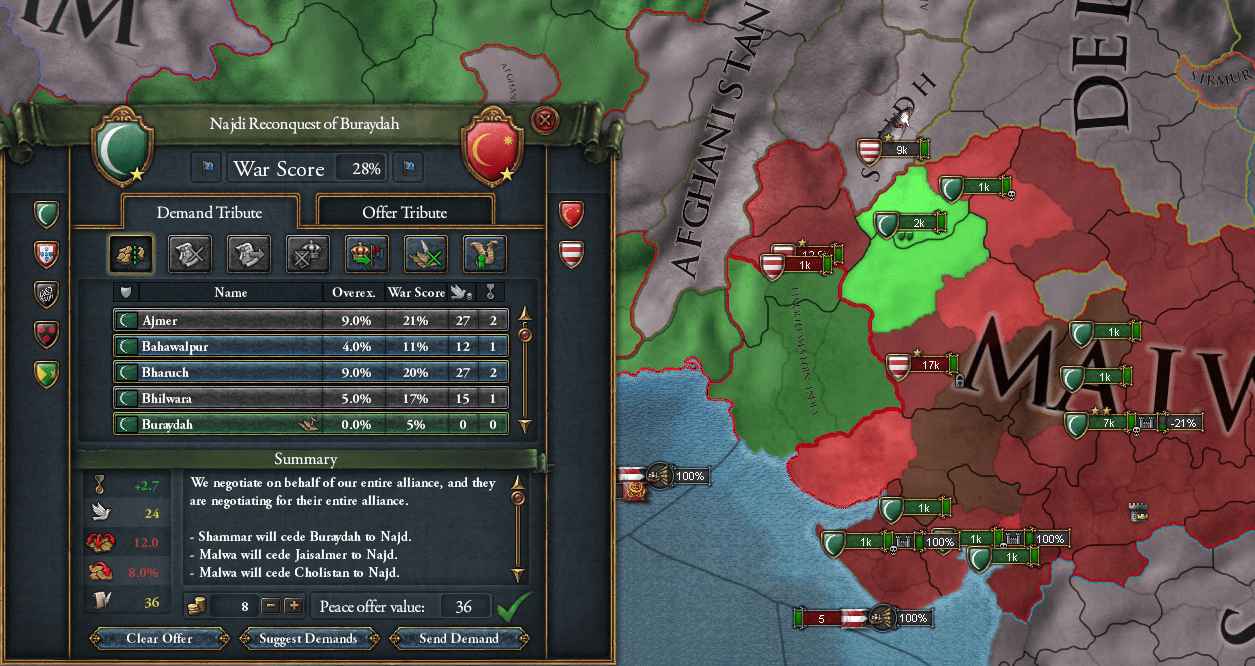Select the red-and-white striped enemy shield
Image resolution: width=1255 pixels, height=666 pixels.
click(571, 252)
